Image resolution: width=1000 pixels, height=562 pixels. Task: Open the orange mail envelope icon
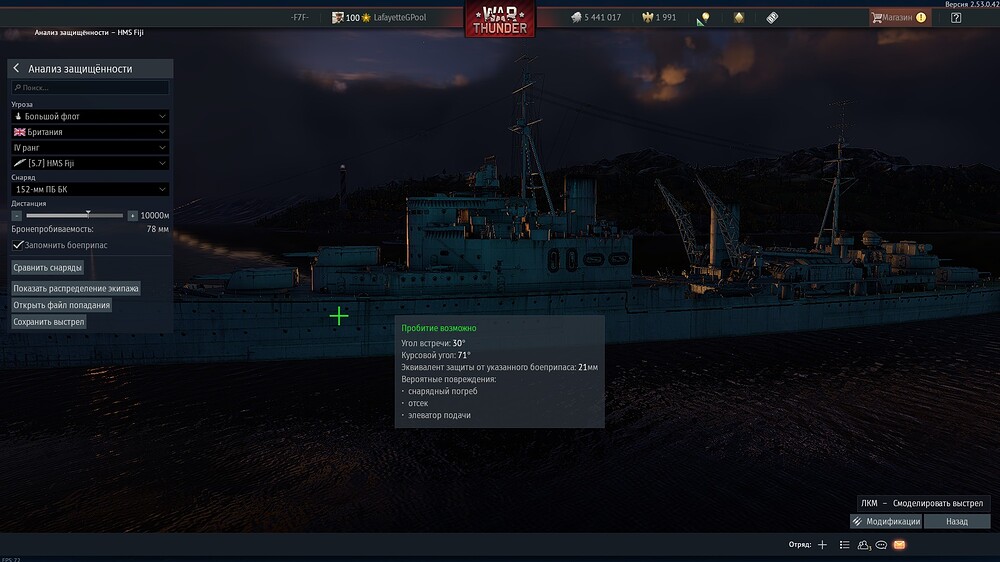(899, 545)
